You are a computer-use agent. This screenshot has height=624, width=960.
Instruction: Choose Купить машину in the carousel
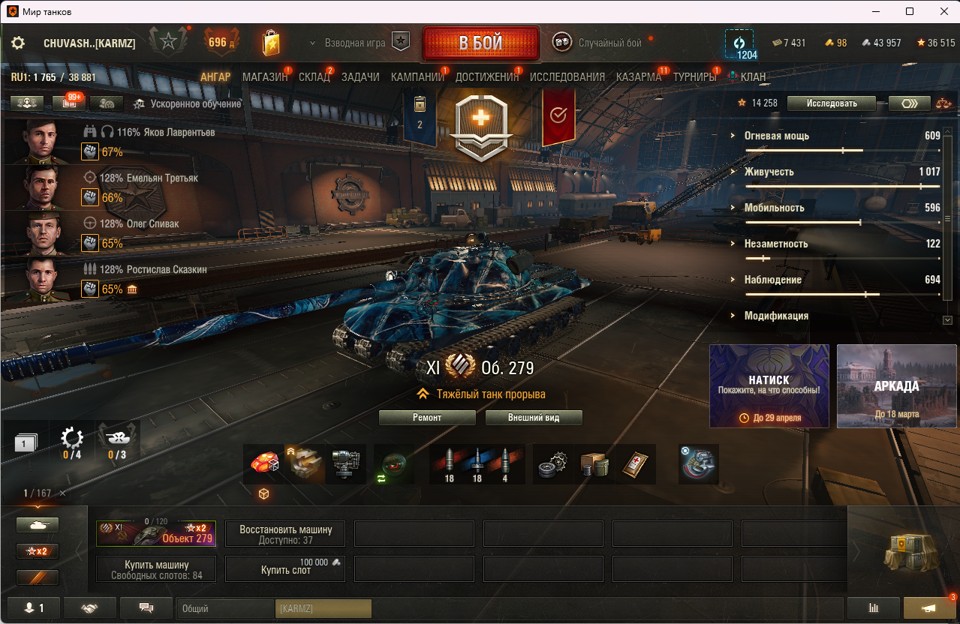(156, 569)
